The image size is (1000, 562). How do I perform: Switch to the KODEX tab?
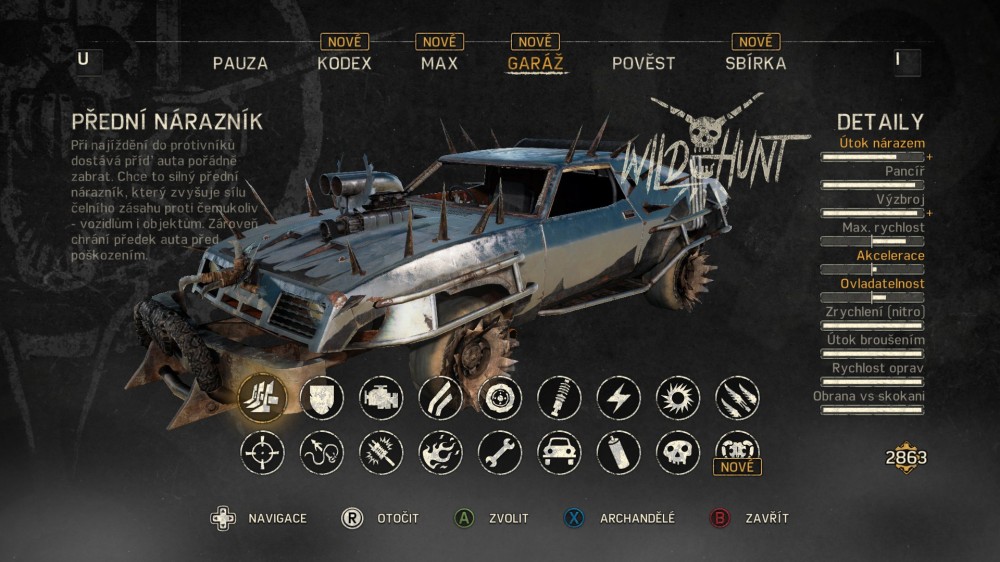344,63
